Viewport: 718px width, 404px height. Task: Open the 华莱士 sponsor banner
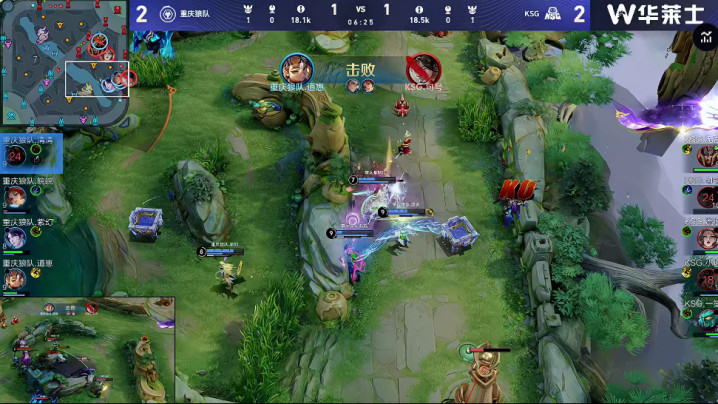pyautogui.click(x=654, y=14)
